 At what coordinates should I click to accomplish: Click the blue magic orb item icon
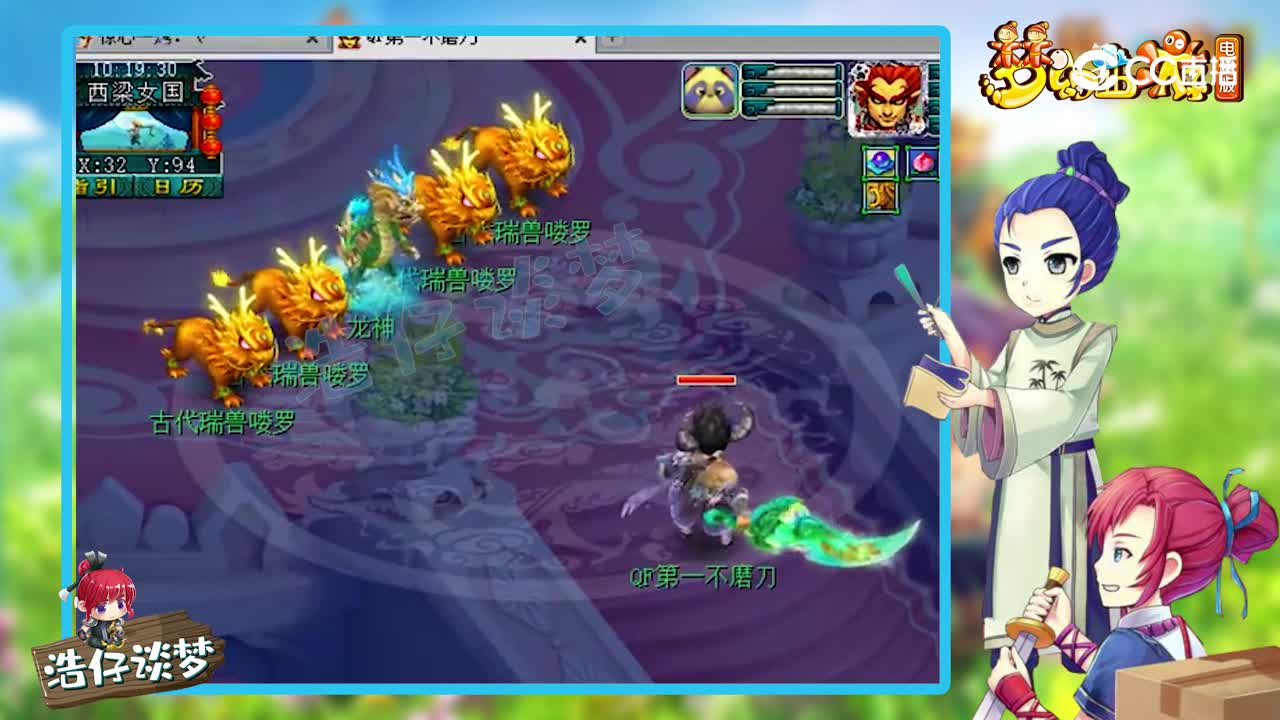point(880,160)
